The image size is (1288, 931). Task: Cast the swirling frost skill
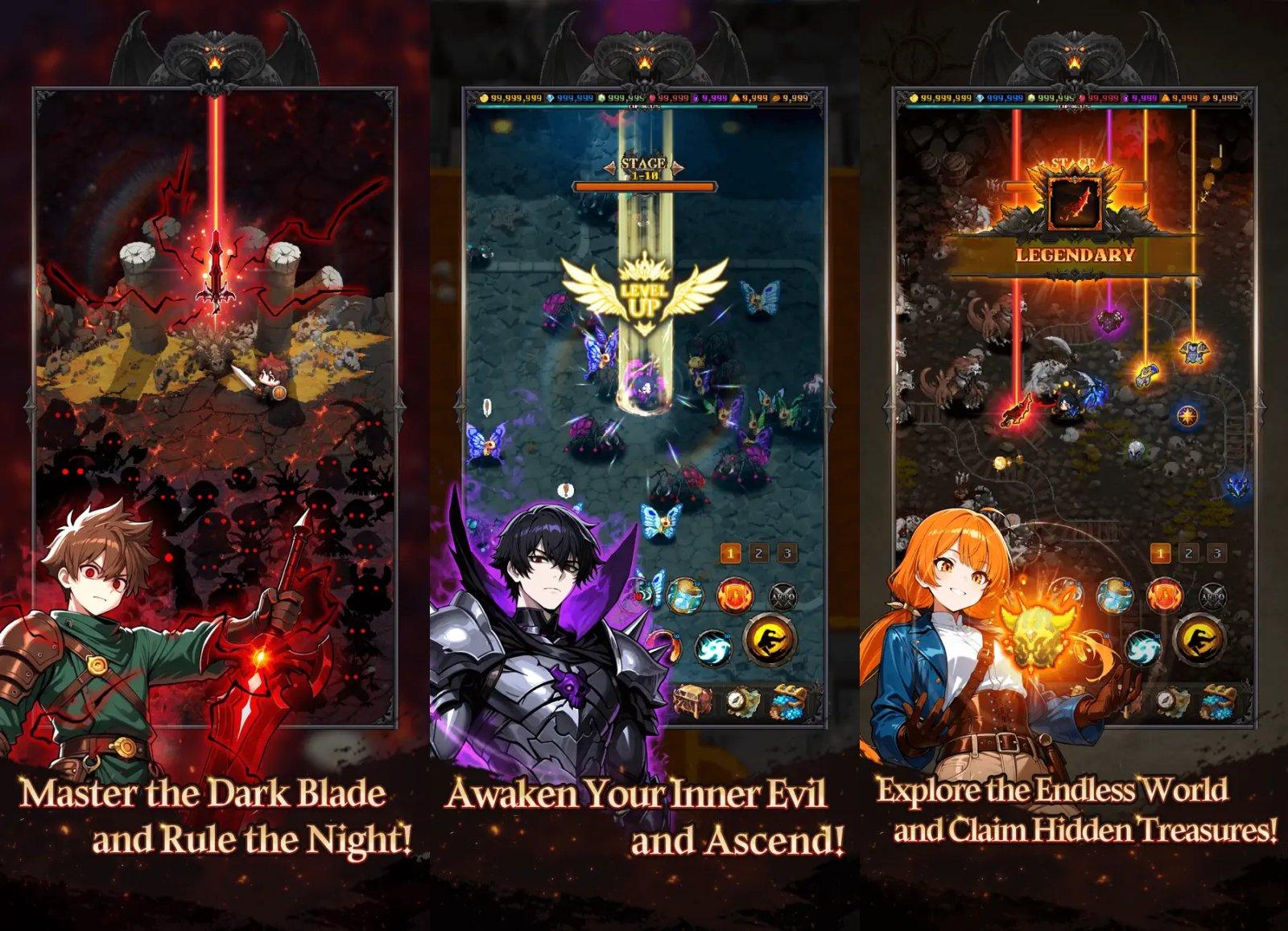[x=713, y=648]
